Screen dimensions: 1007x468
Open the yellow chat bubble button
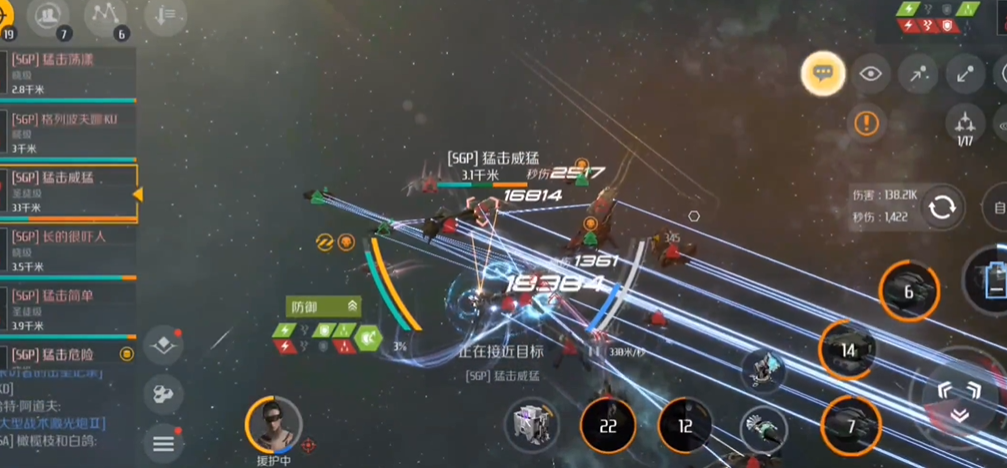(x=823, y=73)
